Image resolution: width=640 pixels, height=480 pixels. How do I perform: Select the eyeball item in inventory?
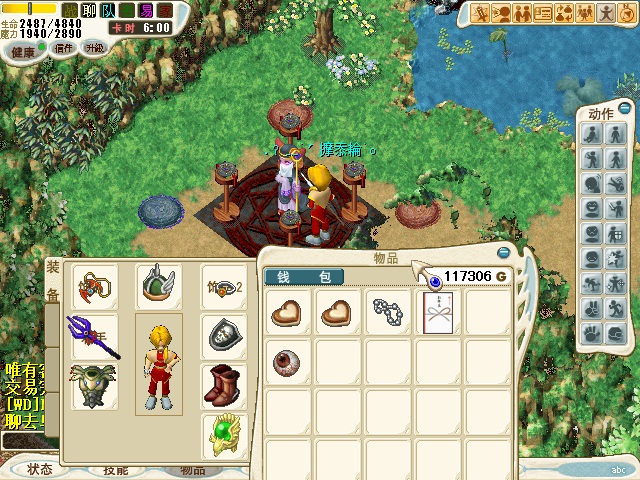[x=289, y=361]
